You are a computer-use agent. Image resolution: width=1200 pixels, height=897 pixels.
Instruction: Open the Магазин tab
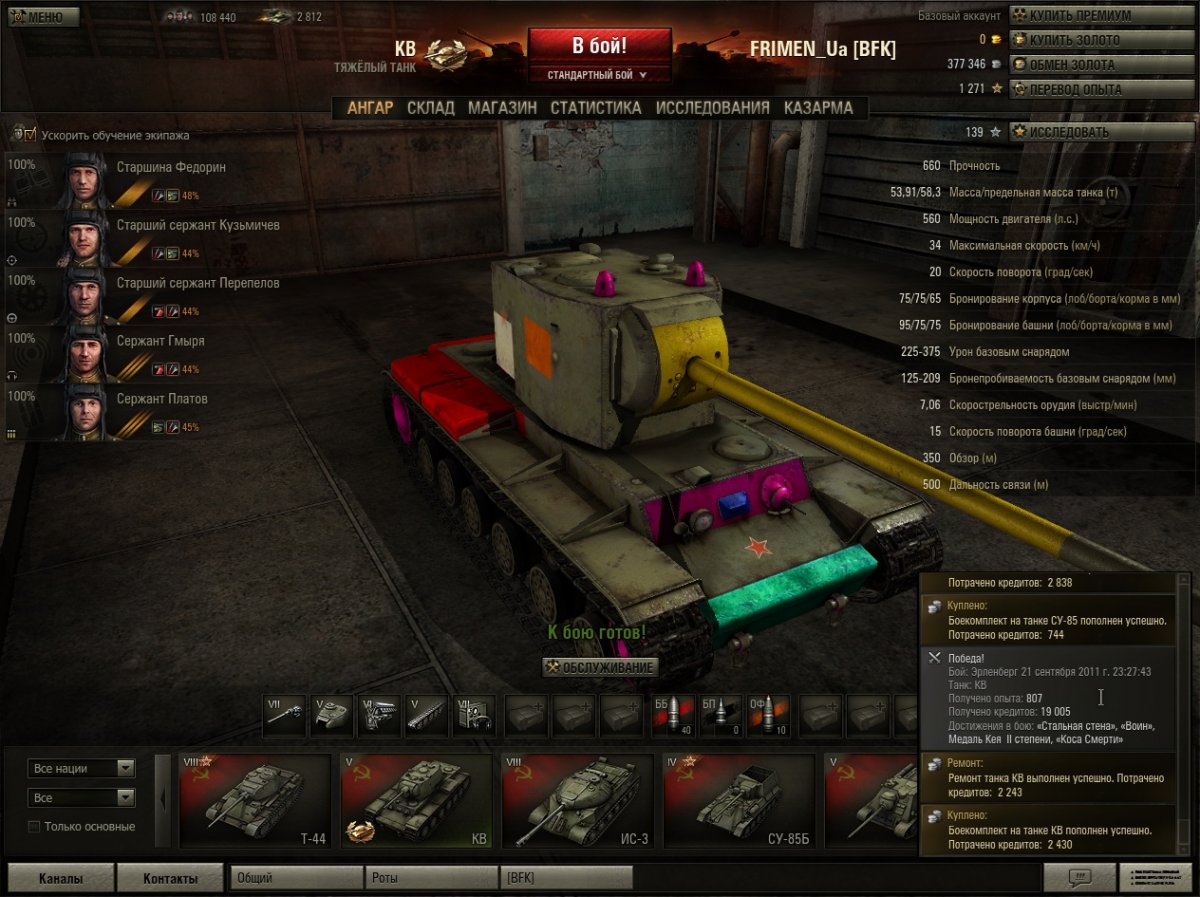coord(502,108)
